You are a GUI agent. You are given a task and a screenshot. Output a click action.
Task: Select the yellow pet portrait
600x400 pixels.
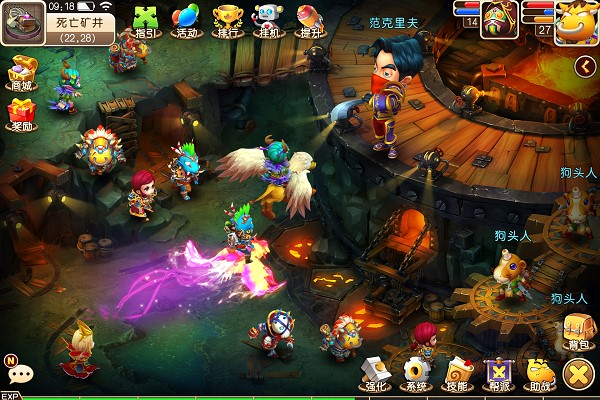click(x=575, y=18)
